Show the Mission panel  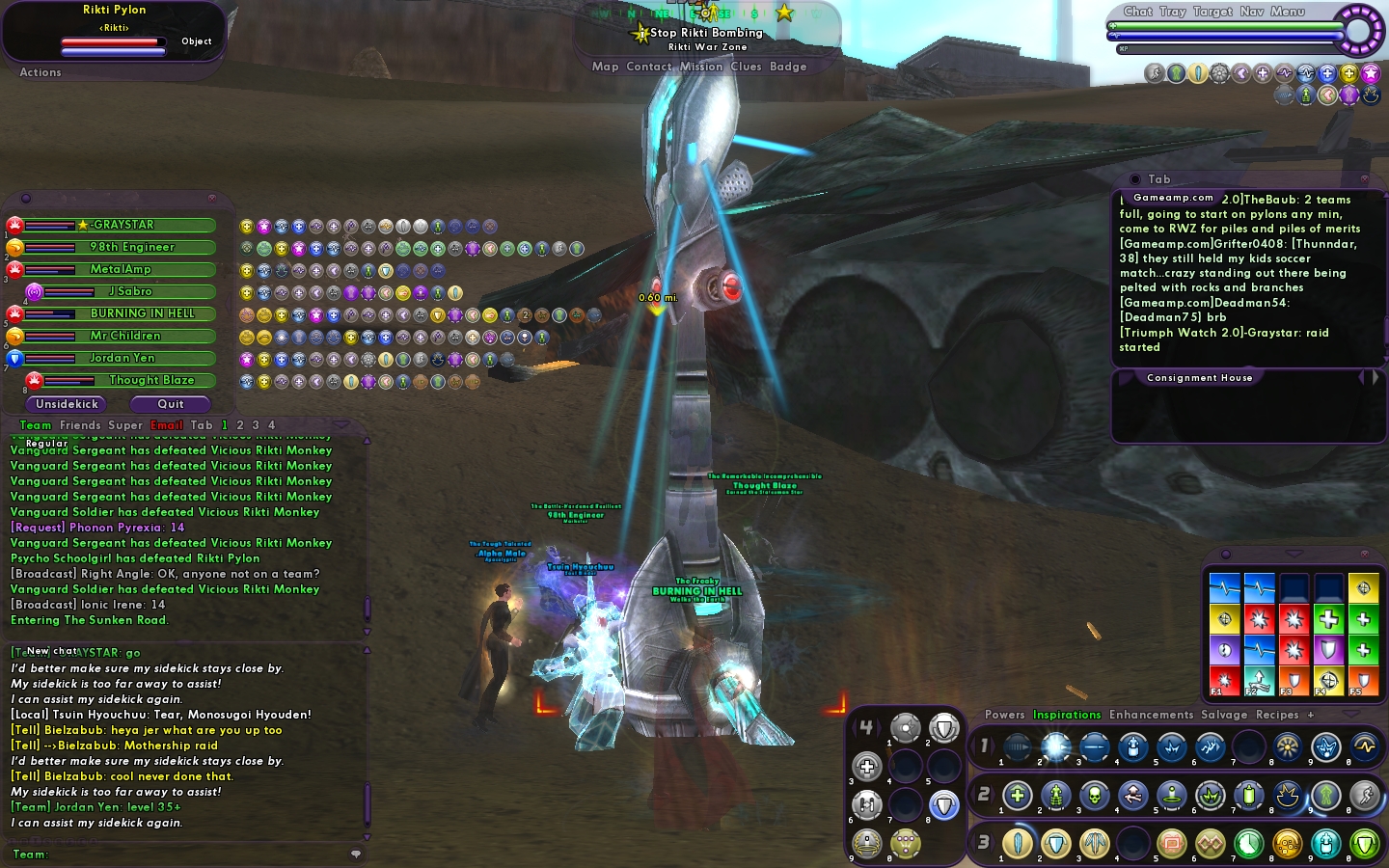pos(700,67)
